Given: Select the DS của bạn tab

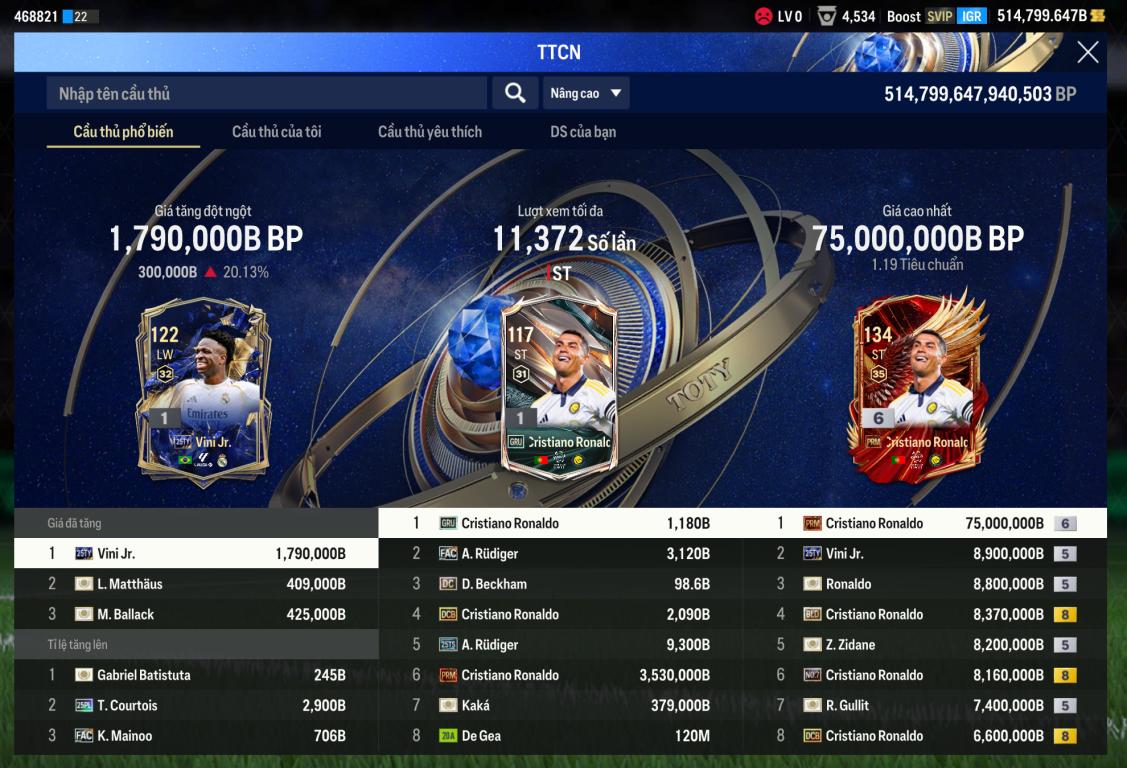Looking at the screenshot, I should tap(583, 132).
